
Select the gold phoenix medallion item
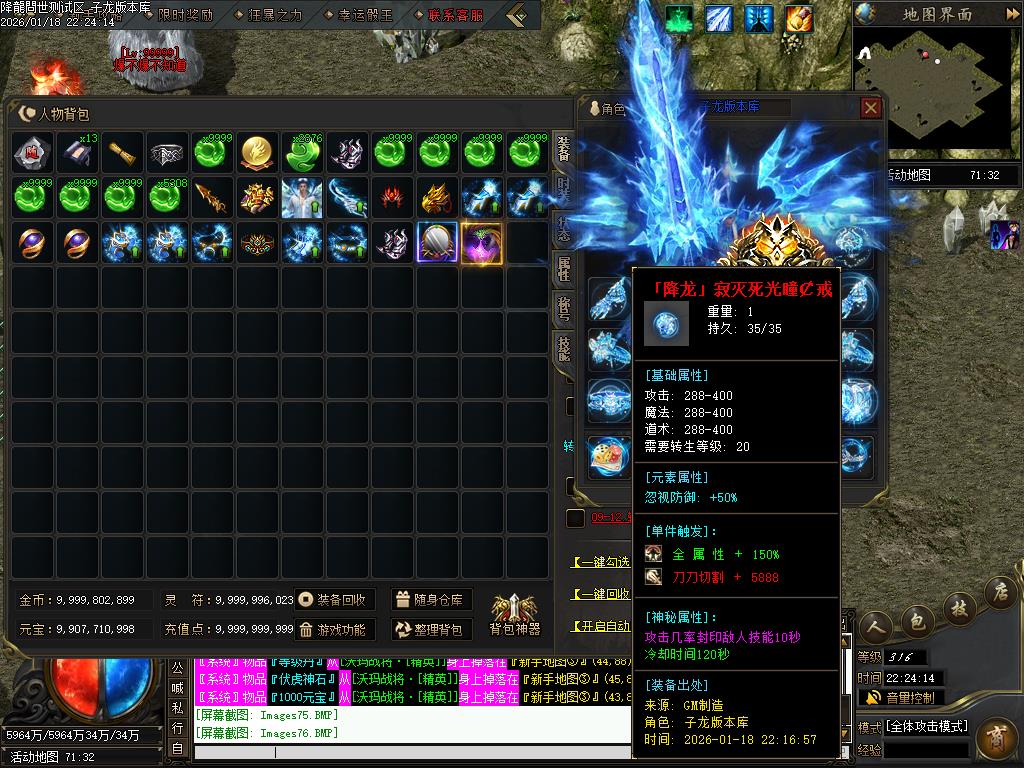[259, 152]
